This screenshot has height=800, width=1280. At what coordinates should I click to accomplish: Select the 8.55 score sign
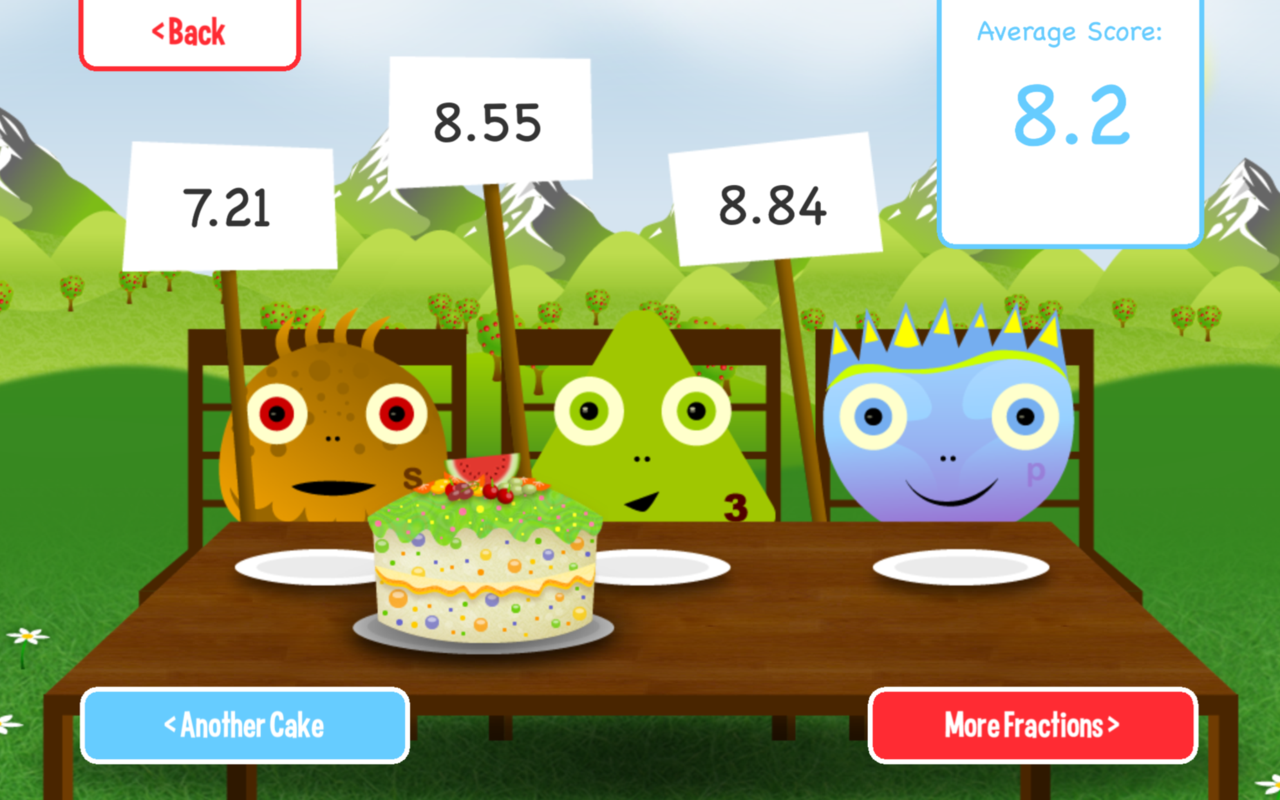490,118
